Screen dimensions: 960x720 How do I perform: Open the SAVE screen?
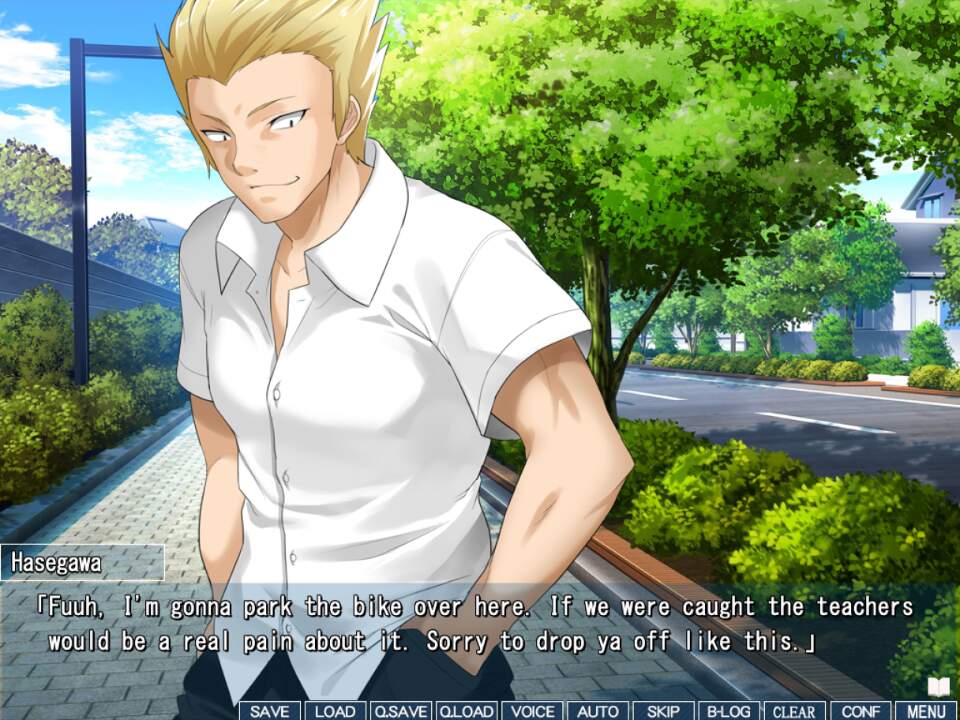tap(269, 711)
